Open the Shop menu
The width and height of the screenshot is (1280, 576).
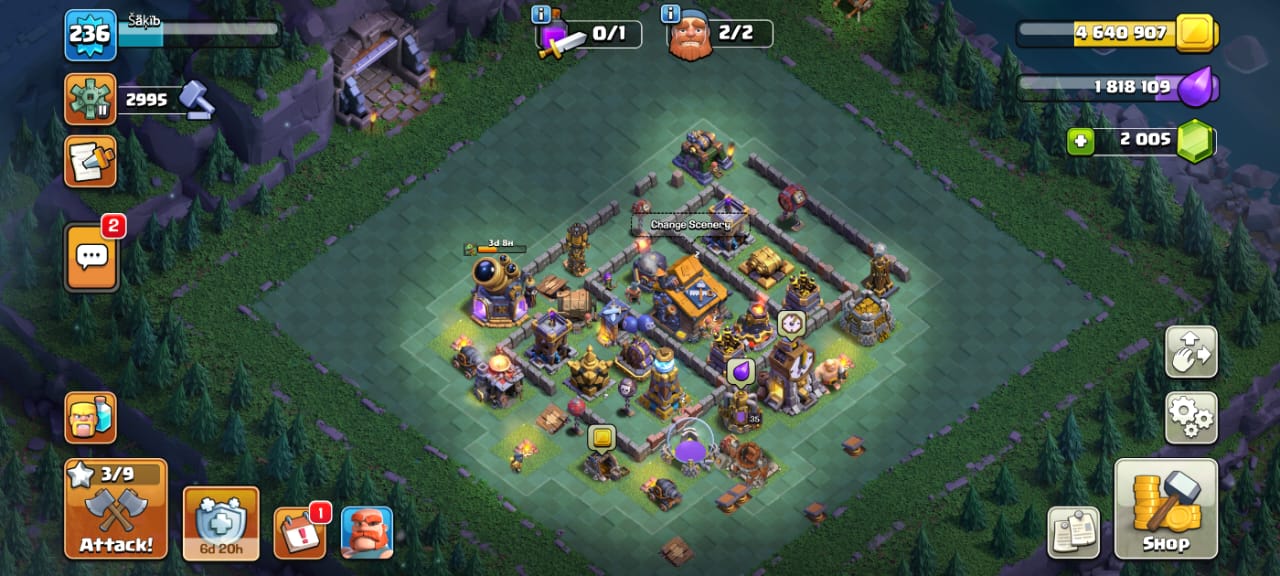click(x=1165, y=509)
